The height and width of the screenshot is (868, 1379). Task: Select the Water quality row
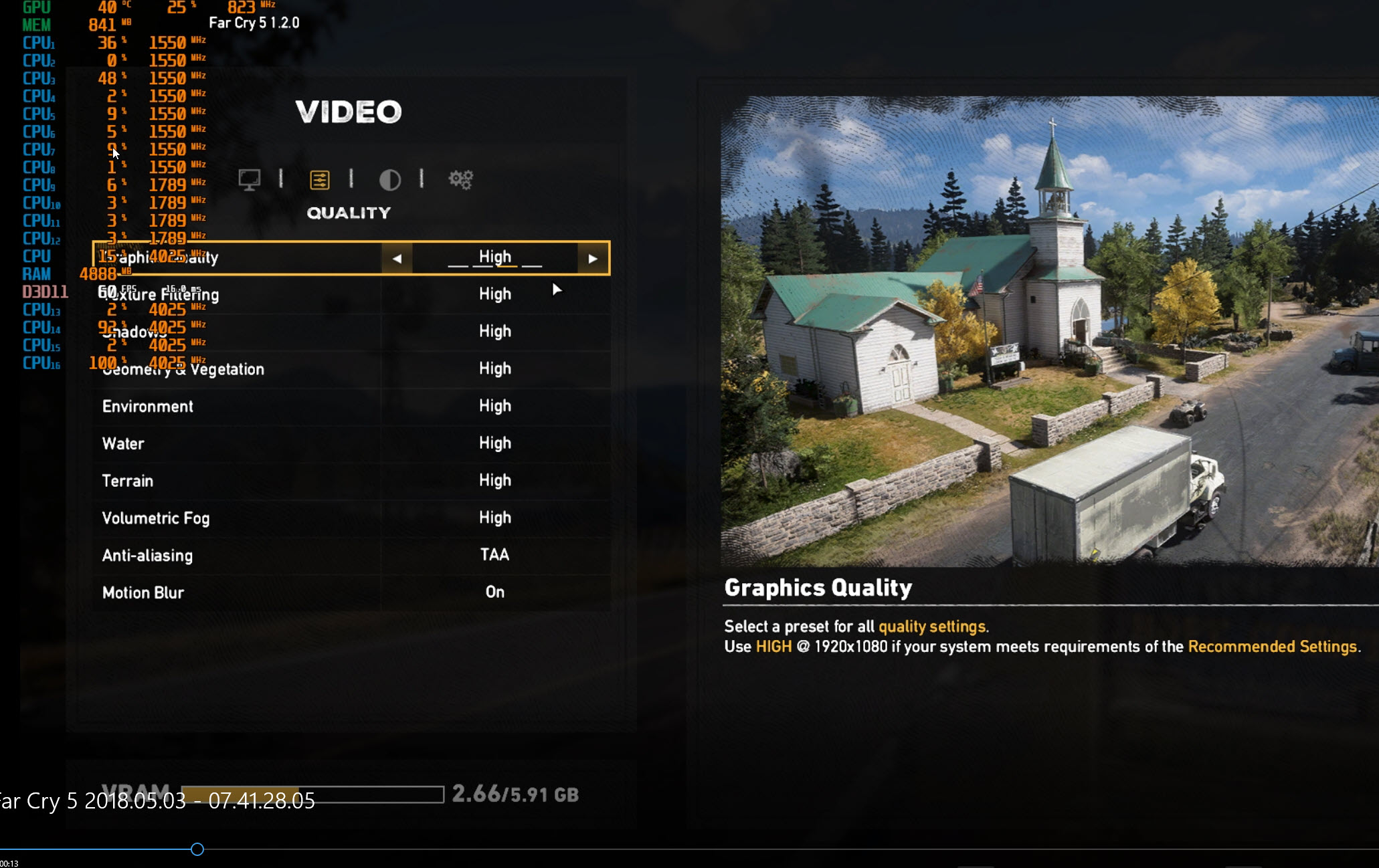[351, 443]
